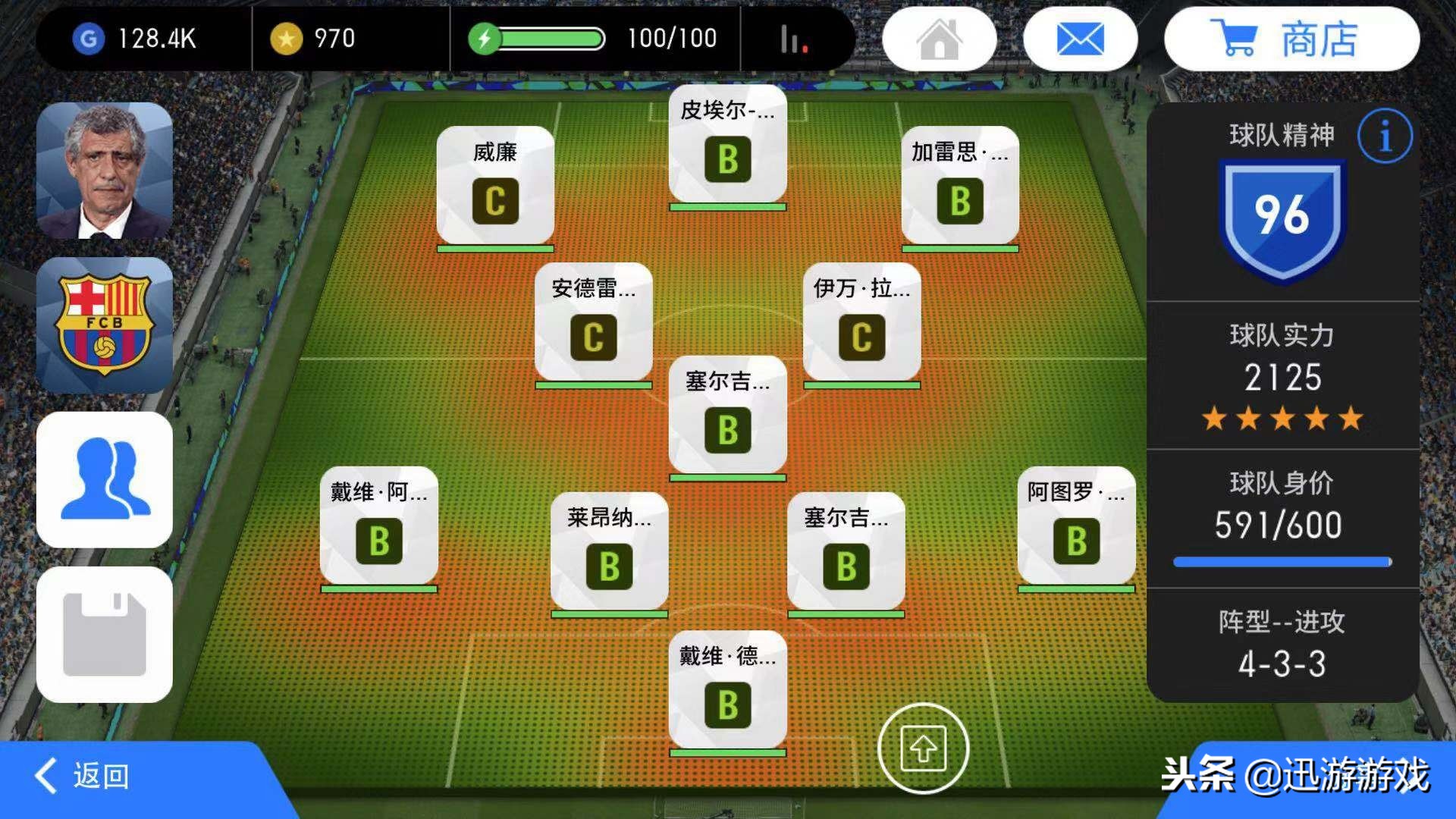This screenshot has width=1456, height=819.
Task: Open the mail inbox icon
Action: pos(1080,38)
